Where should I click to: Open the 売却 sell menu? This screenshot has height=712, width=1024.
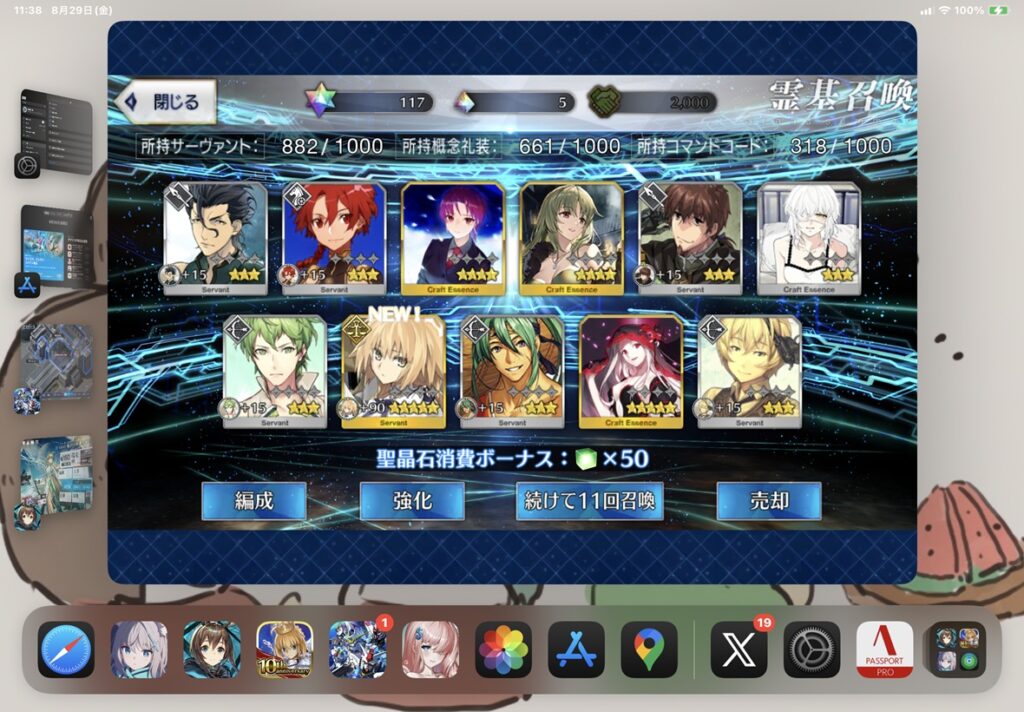pyautogui.click(x=768, y=501)
